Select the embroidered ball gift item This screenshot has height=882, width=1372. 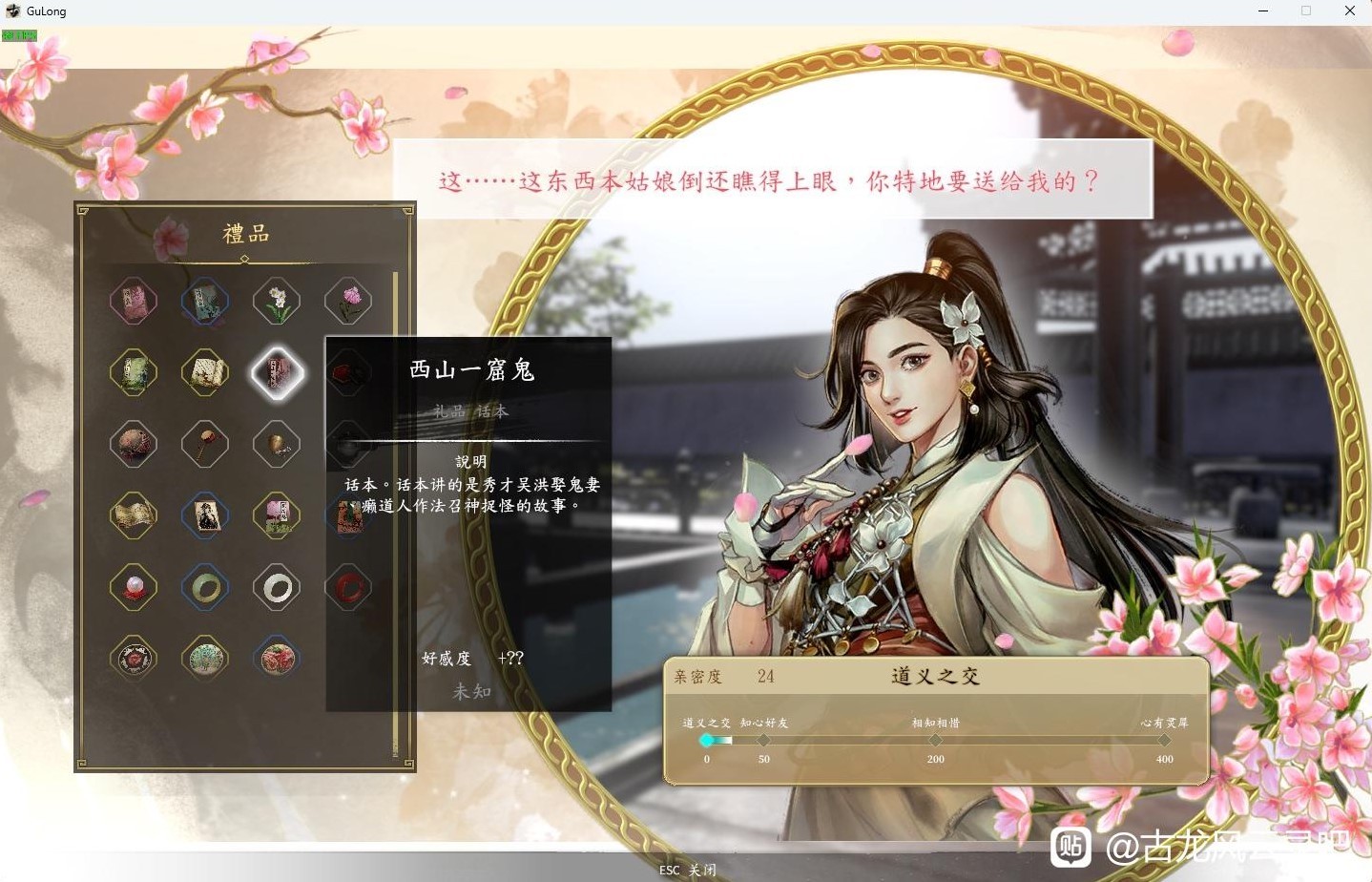(x=134, y=444)
